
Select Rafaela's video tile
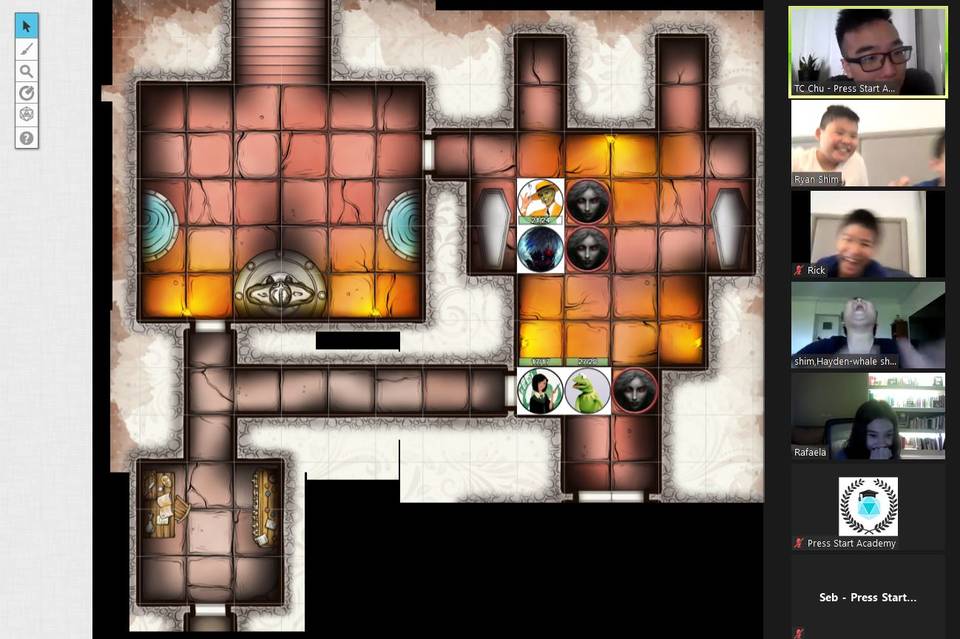(867, 416)
